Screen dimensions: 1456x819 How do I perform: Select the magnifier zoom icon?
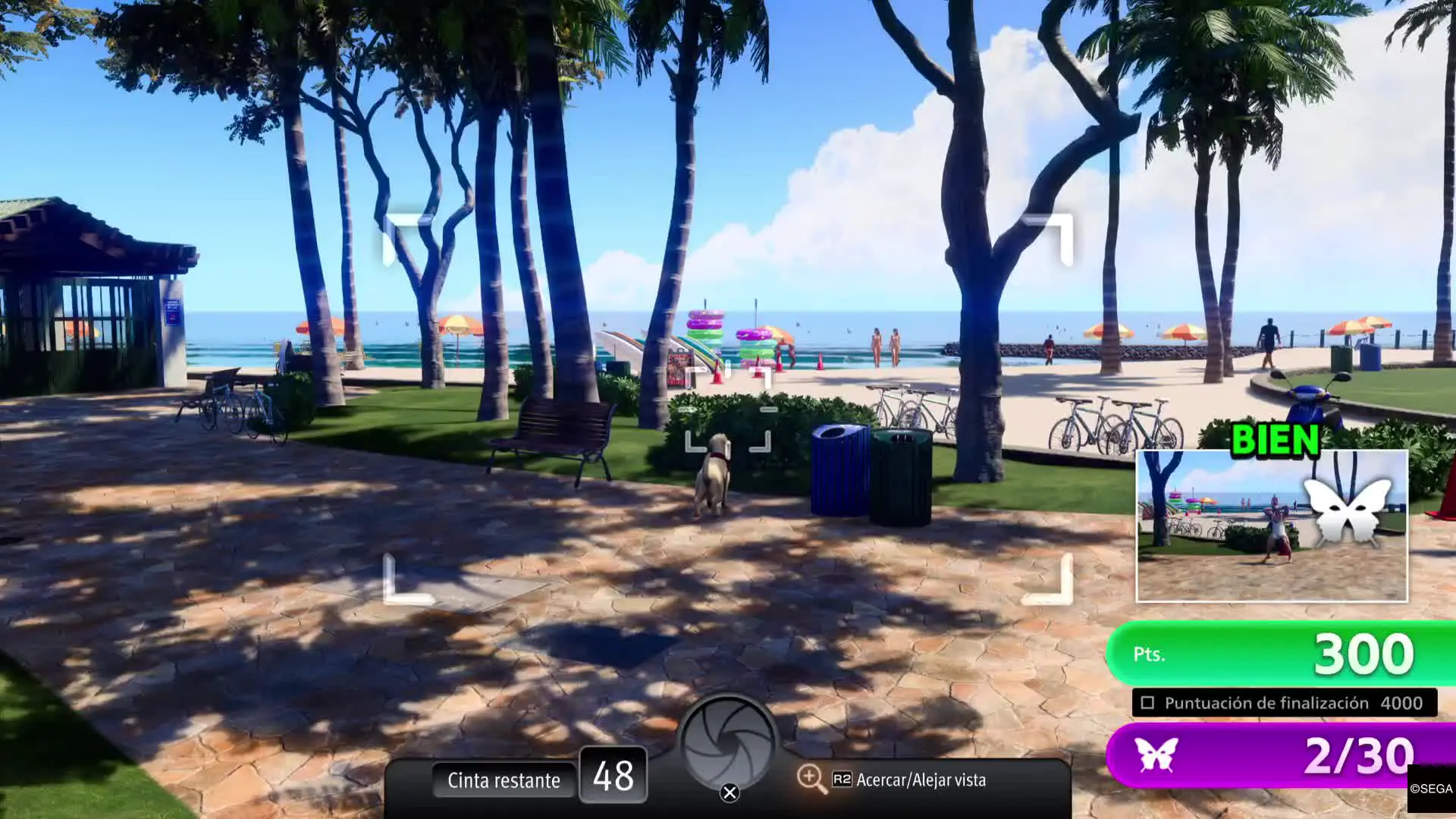click(811, 779)
